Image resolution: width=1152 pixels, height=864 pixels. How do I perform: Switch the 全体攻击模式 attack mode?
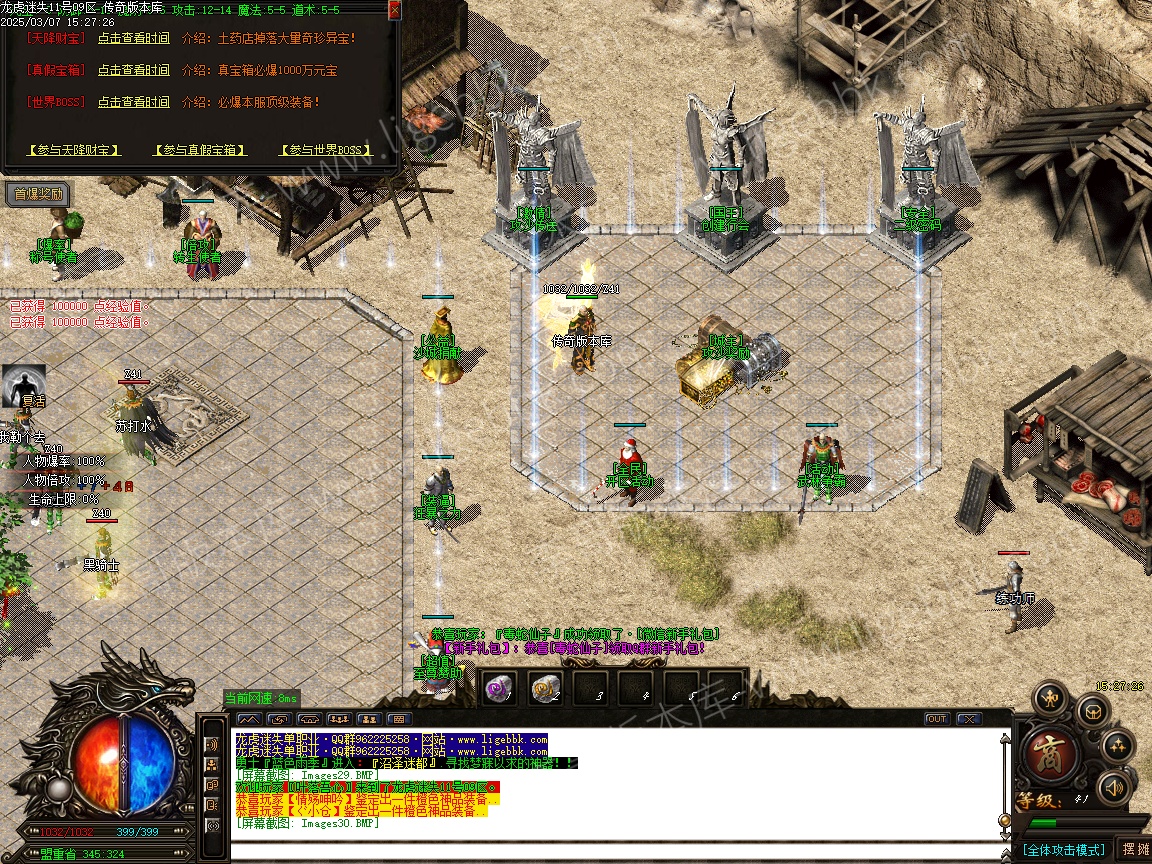coord(1062,850)
